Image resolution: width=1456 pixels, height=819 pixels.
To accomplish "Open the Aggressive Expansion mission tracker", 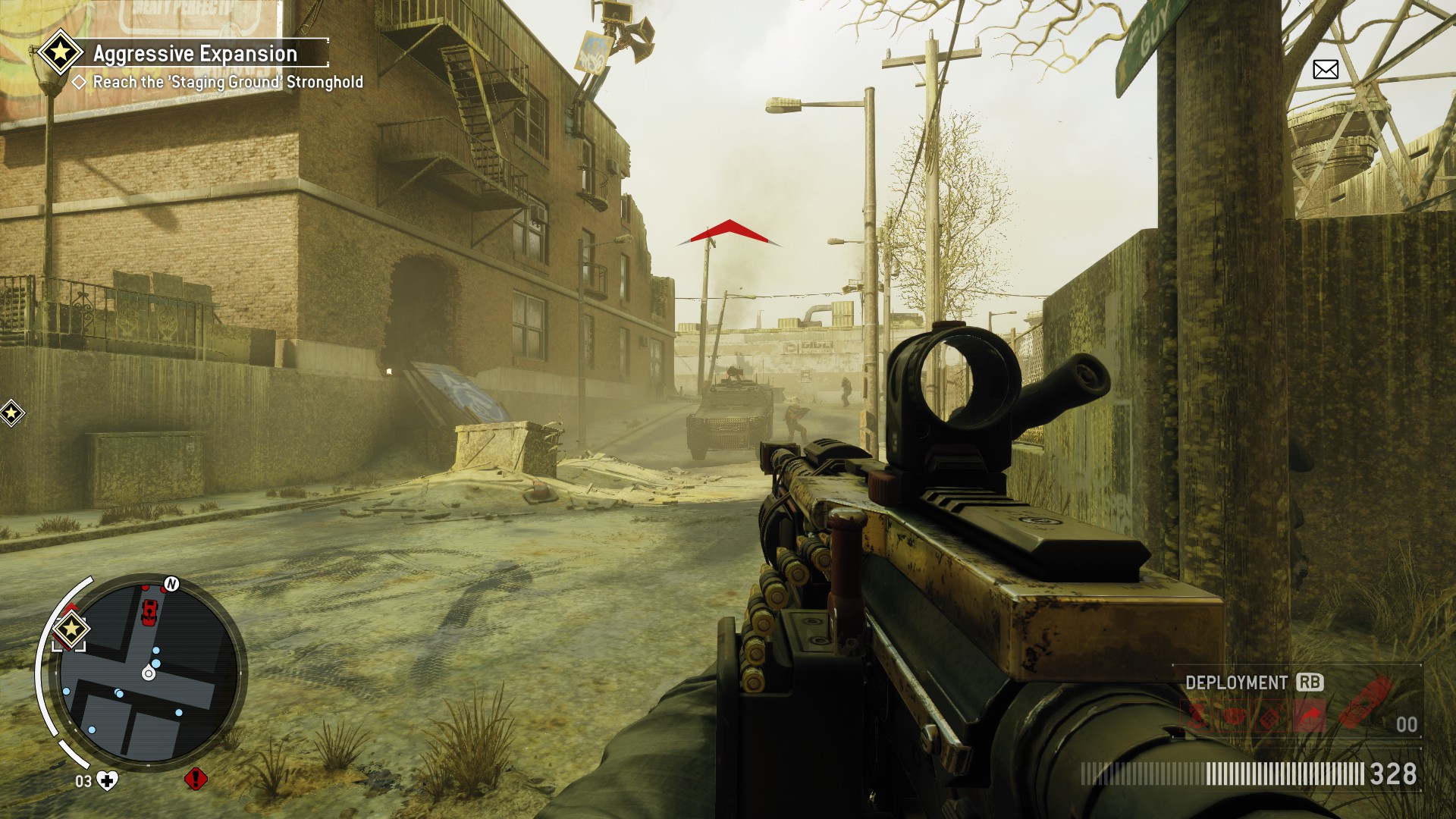I will [195, 54].
